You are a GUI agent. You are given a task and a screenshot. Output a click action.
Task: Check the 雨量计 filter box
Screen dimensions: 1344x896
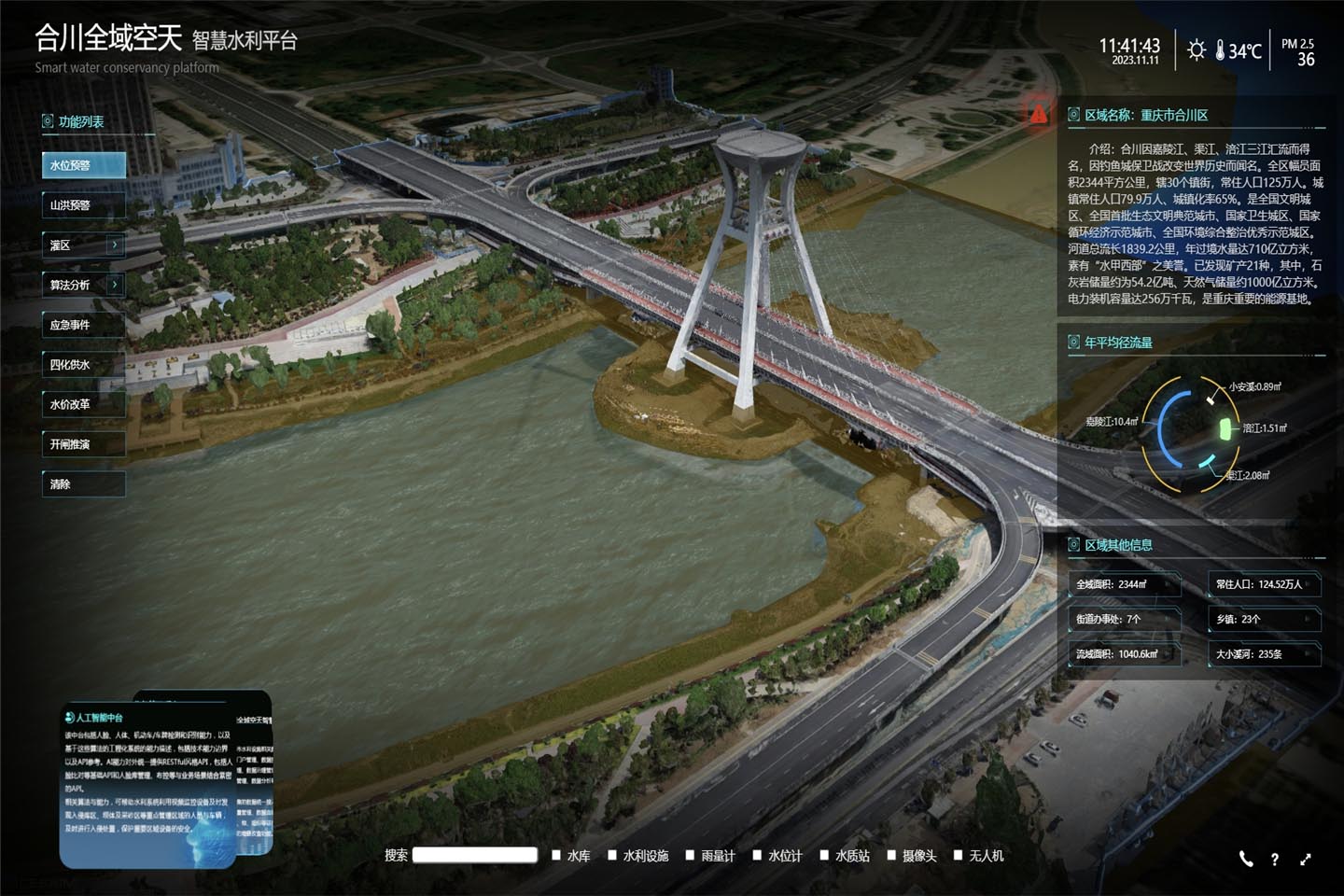[x=690, y=855]
